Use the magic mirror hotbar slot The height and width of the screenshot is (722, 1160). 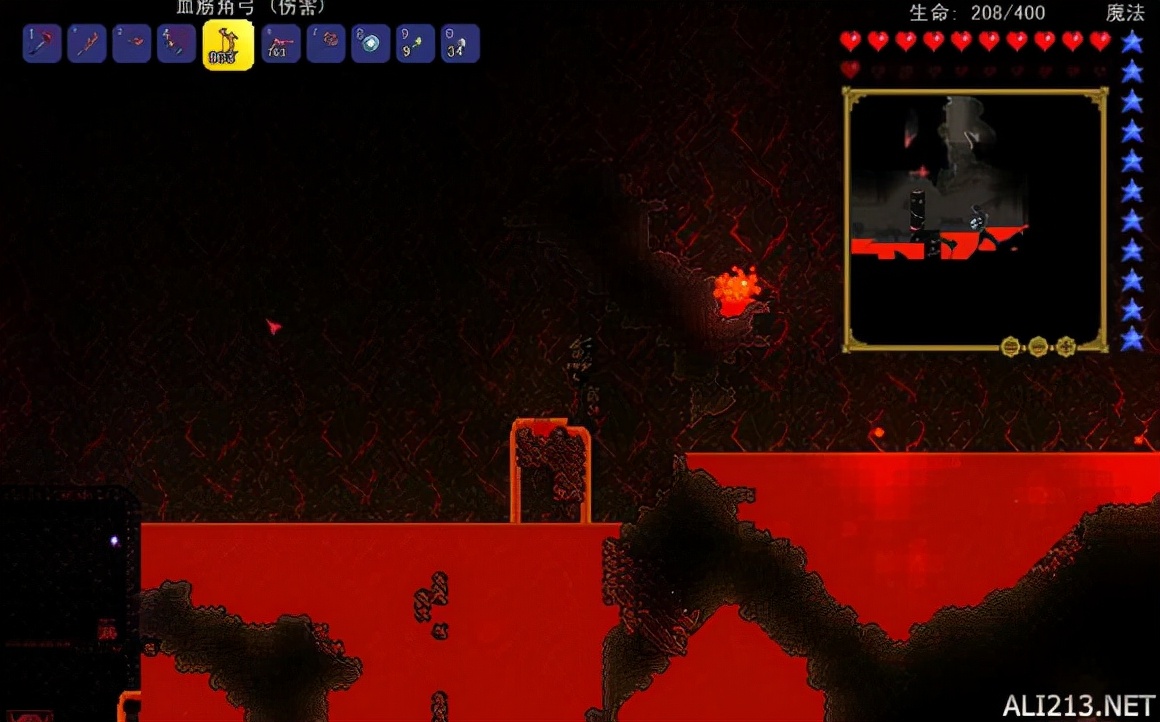click(370, 44)
